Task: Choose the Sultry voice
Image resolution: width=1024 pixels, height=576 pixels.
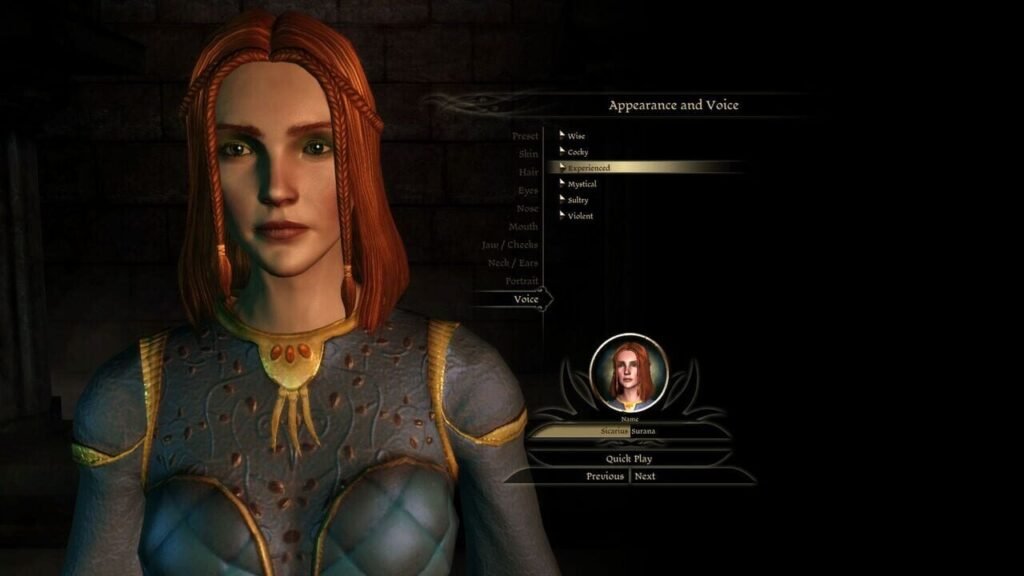Action: [x=578, y=200]
